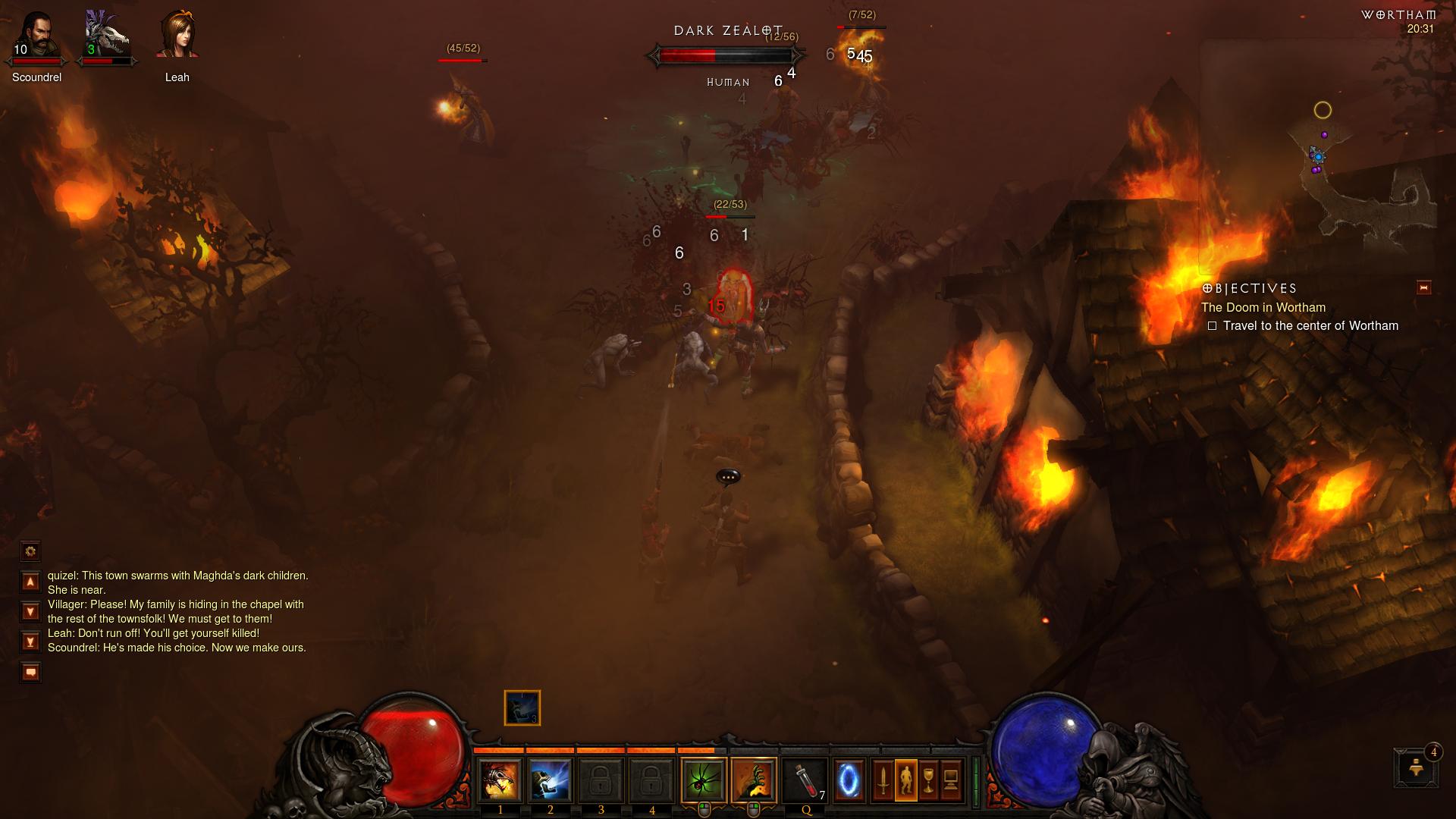Screen dimensions: 1456x819
Task: Open the character Inventory button
Action: tap(905, 780)
